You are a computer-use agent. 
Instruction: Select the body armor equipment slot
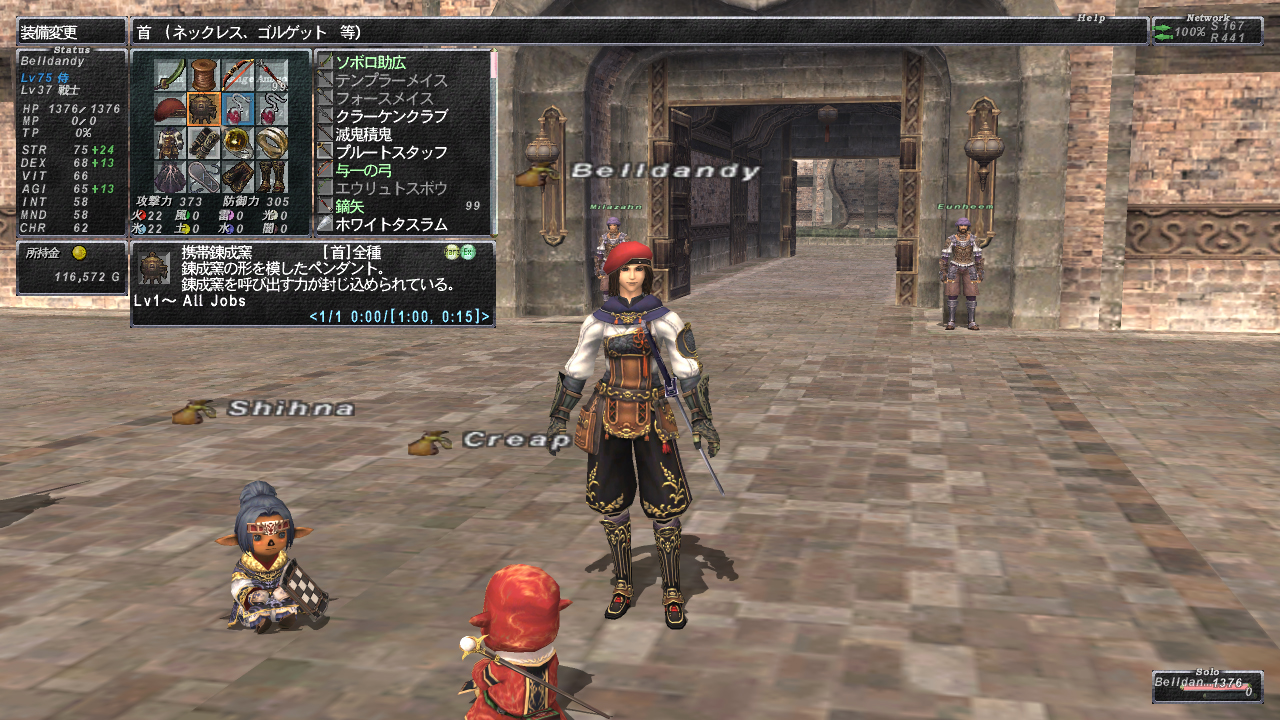tap(171, 143)
